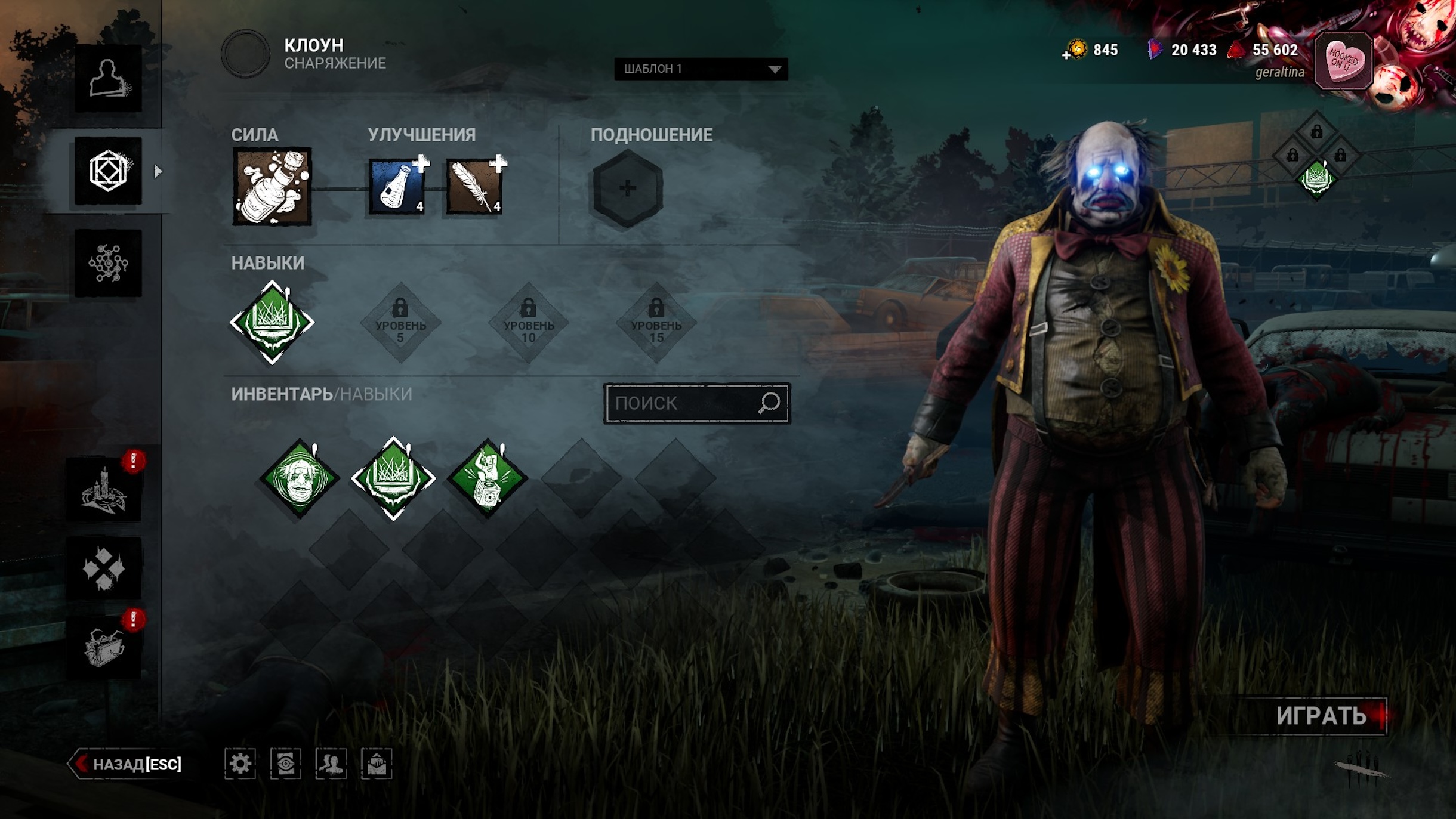
Task: Open the news envelope icon
Action: [x=377, y=764]
